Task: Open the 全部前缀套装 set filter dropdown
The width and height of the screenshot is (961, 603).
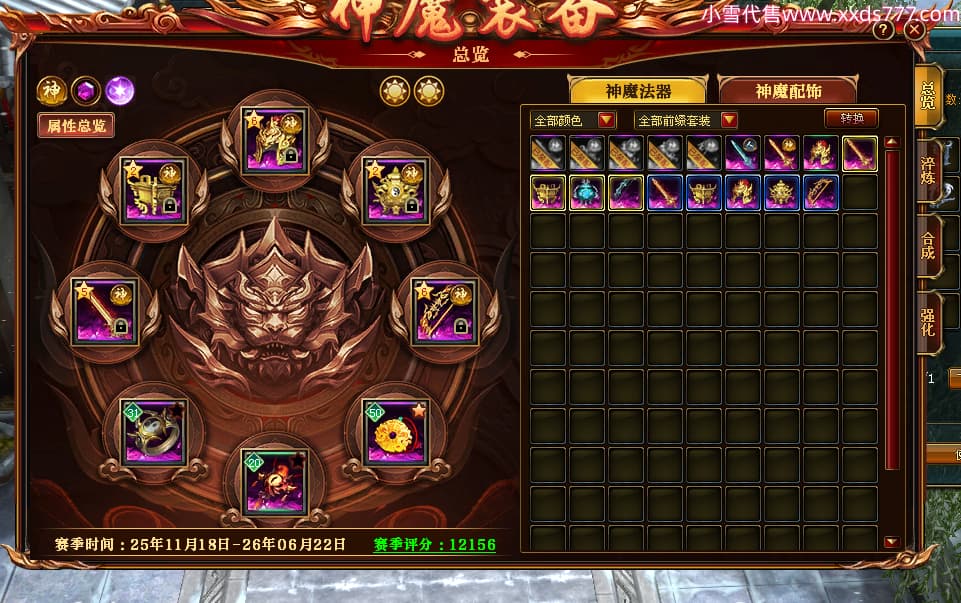Action: tap(687, 120)
